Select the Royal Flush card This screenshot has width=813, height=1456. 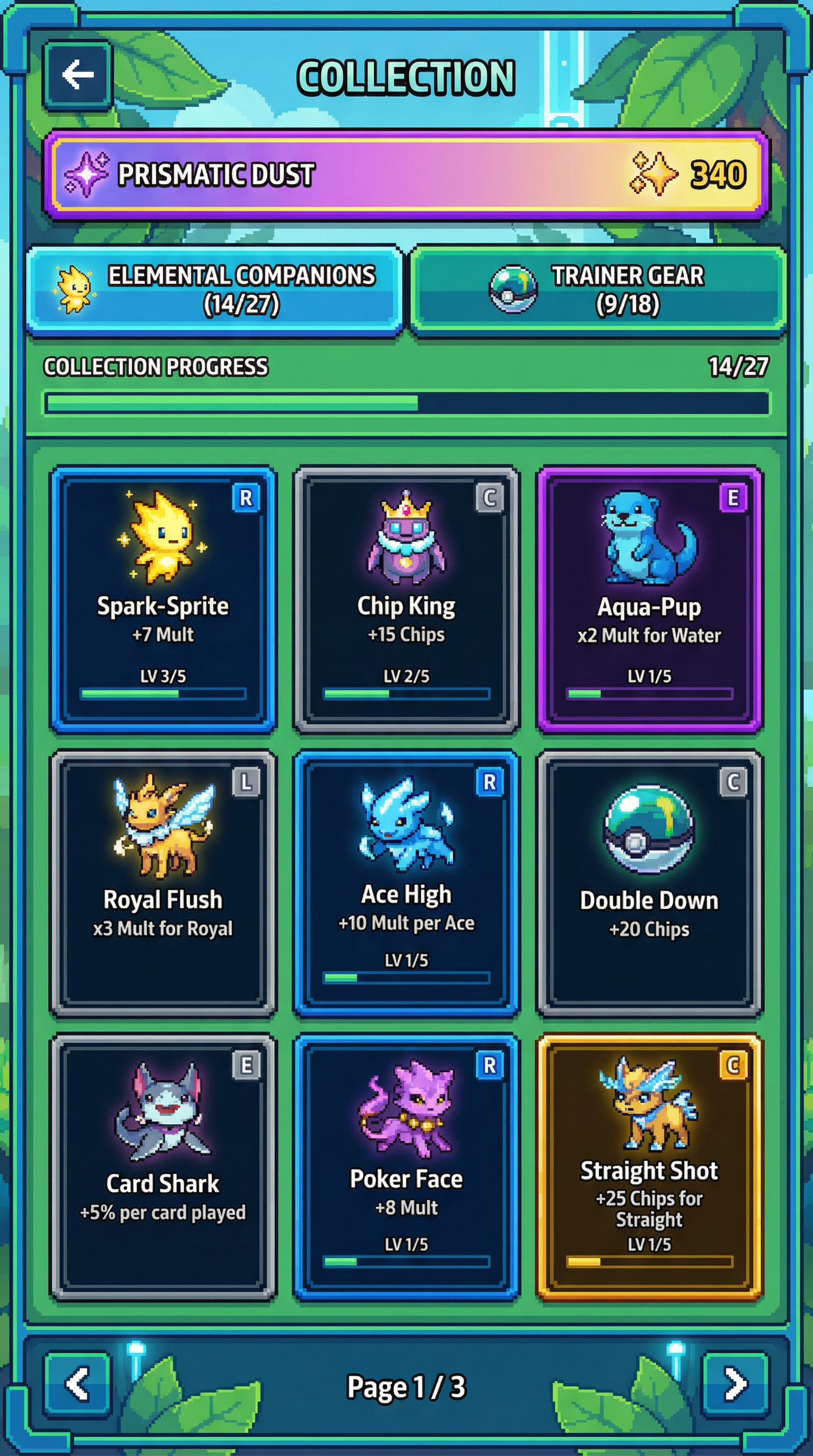click(164, 883)
